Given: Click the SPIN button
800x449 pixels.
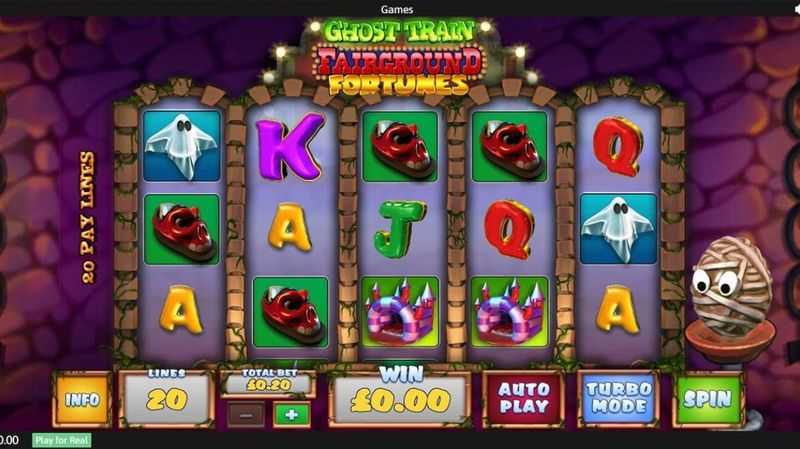Looking at the screenshot, I should coord(708,399).
